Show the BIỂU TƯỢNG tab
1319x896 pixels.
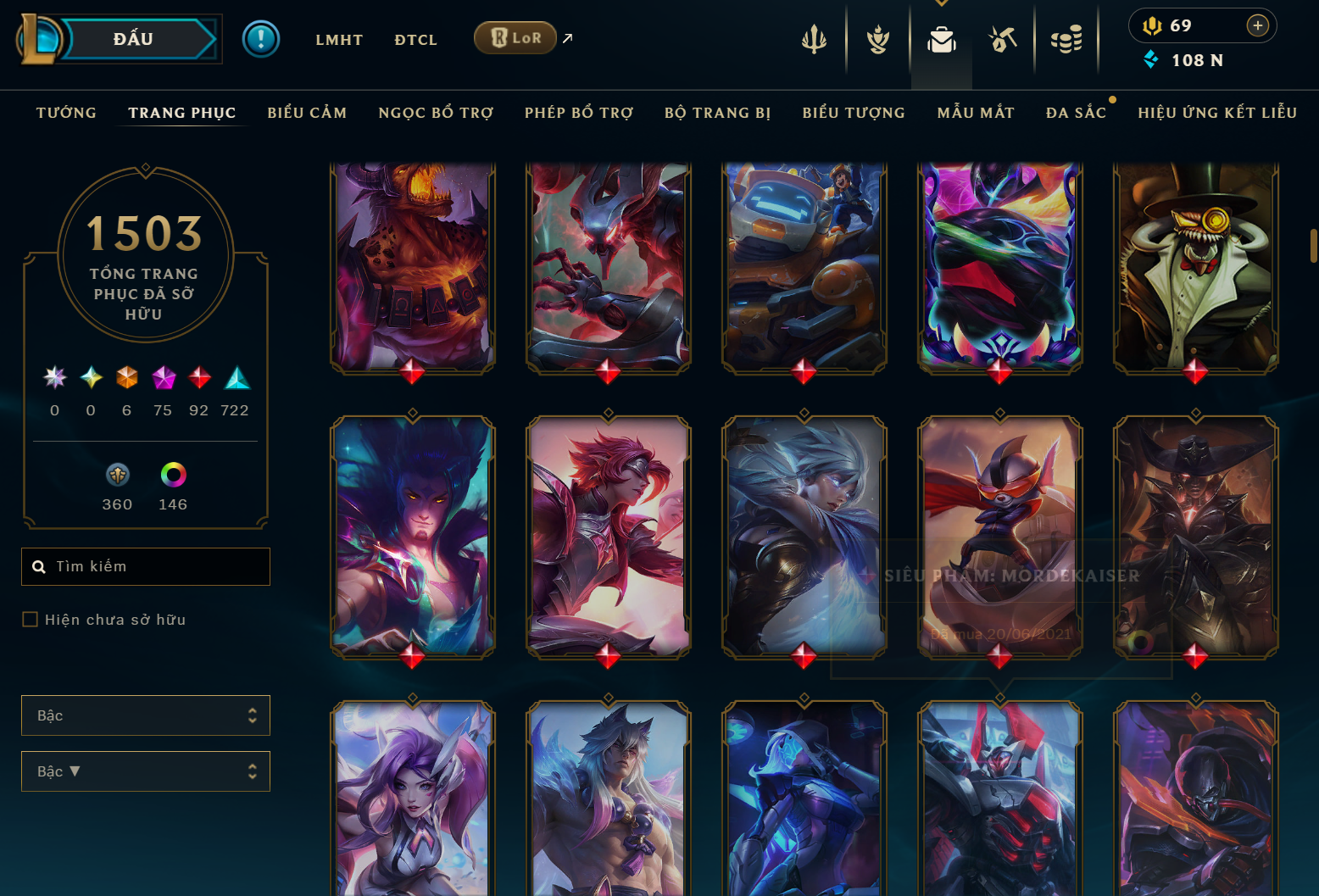tap(854, 113)
